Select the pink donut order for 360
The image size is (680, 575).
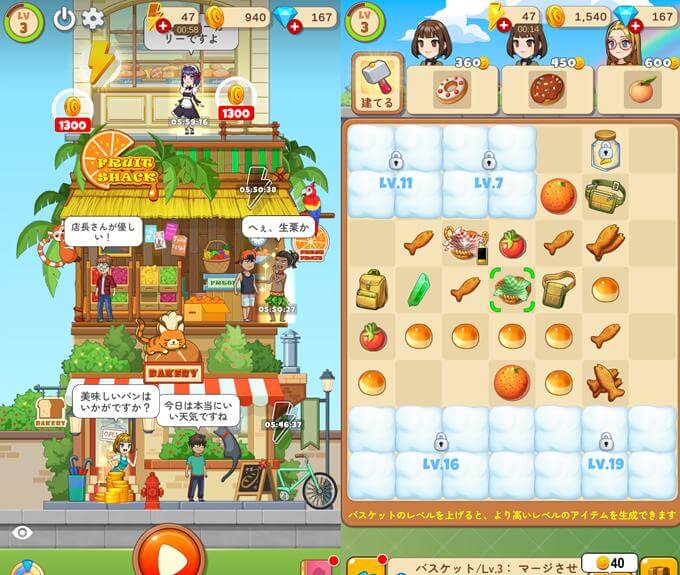point(451,88)
